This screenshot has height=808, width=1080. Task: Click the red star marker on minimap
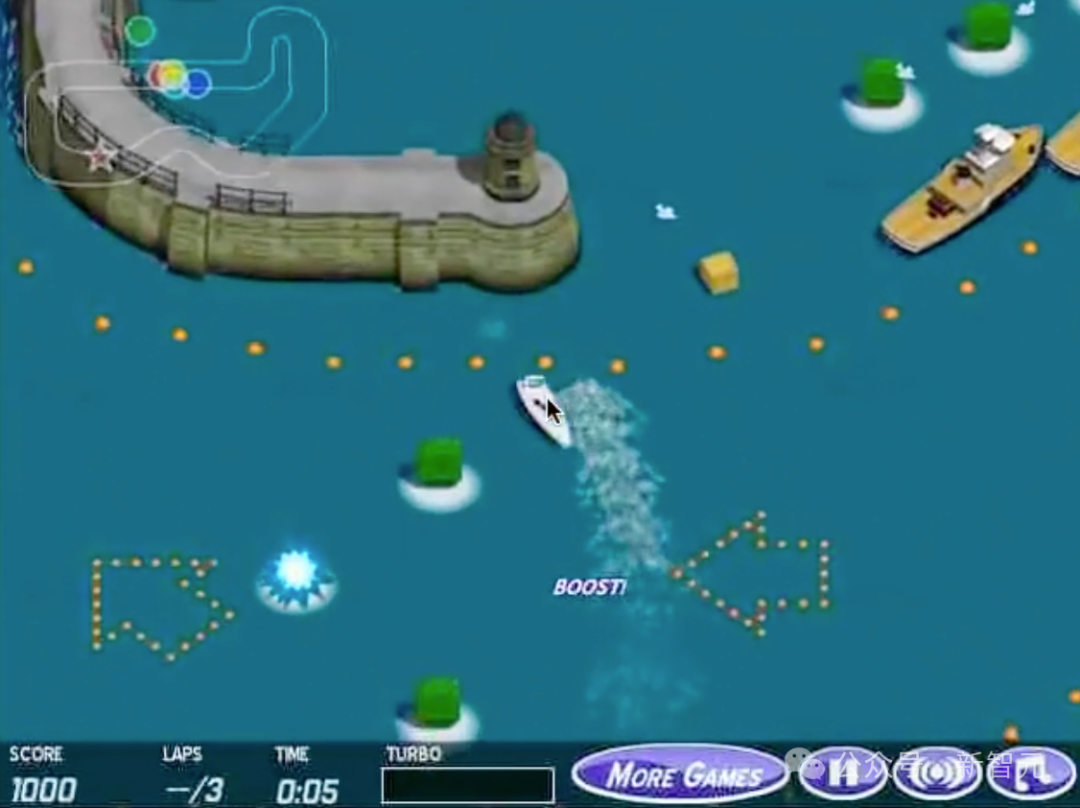100,157
